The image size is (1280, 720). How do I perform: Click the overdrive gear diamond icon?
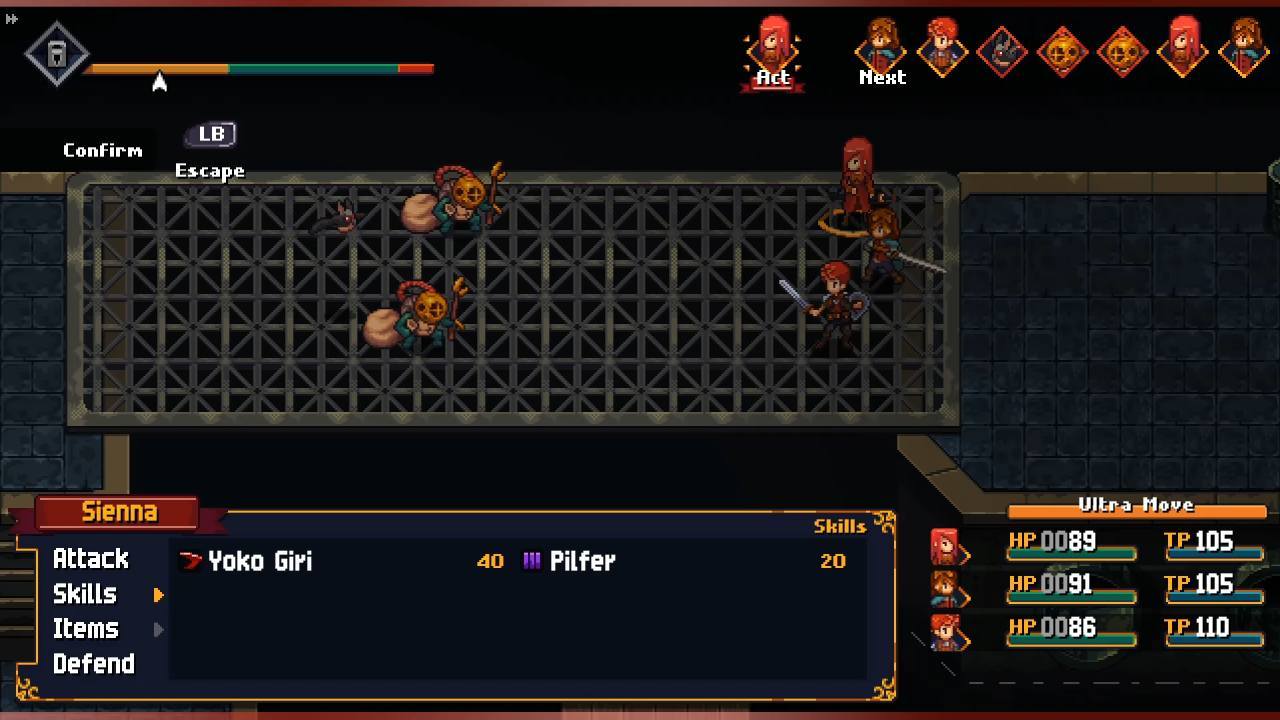click(56, 54)
